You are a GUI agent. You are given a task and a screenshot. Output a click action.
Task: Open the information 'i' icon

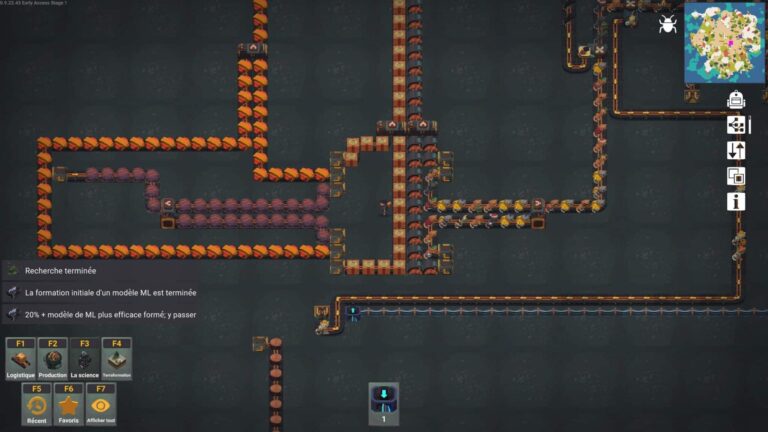click(x=736, y=202)
